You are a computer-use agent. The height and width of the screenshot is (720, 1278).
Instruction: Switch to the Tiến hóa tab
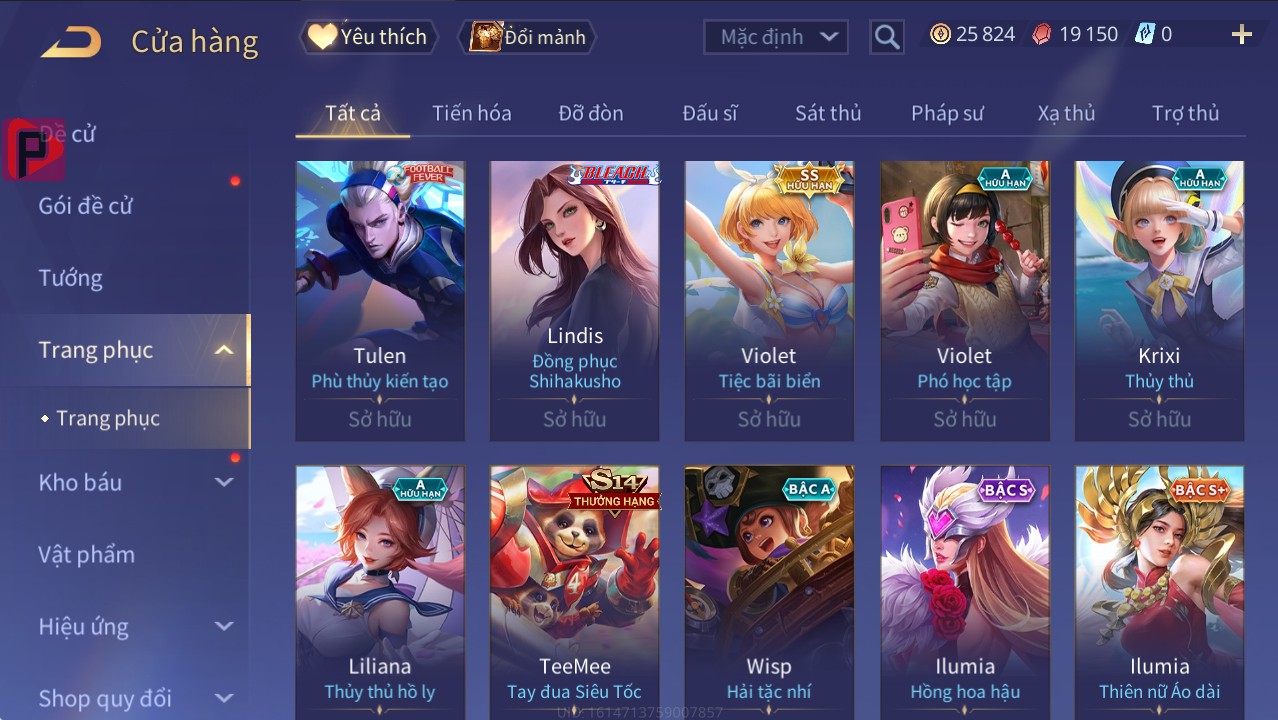coord(471,113)
